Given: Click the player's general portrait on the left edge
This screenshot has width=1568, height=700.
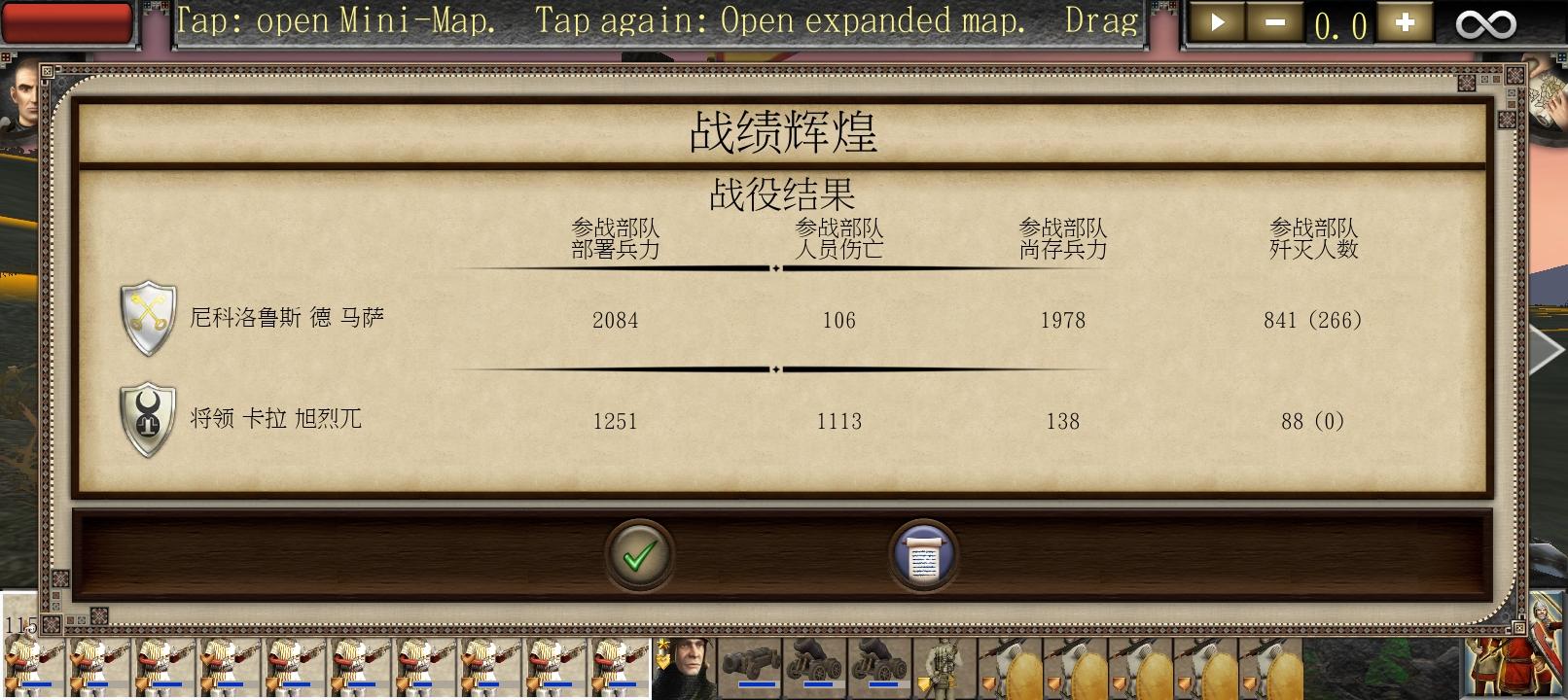Looking at the screenshot, I should click(21, 107).
